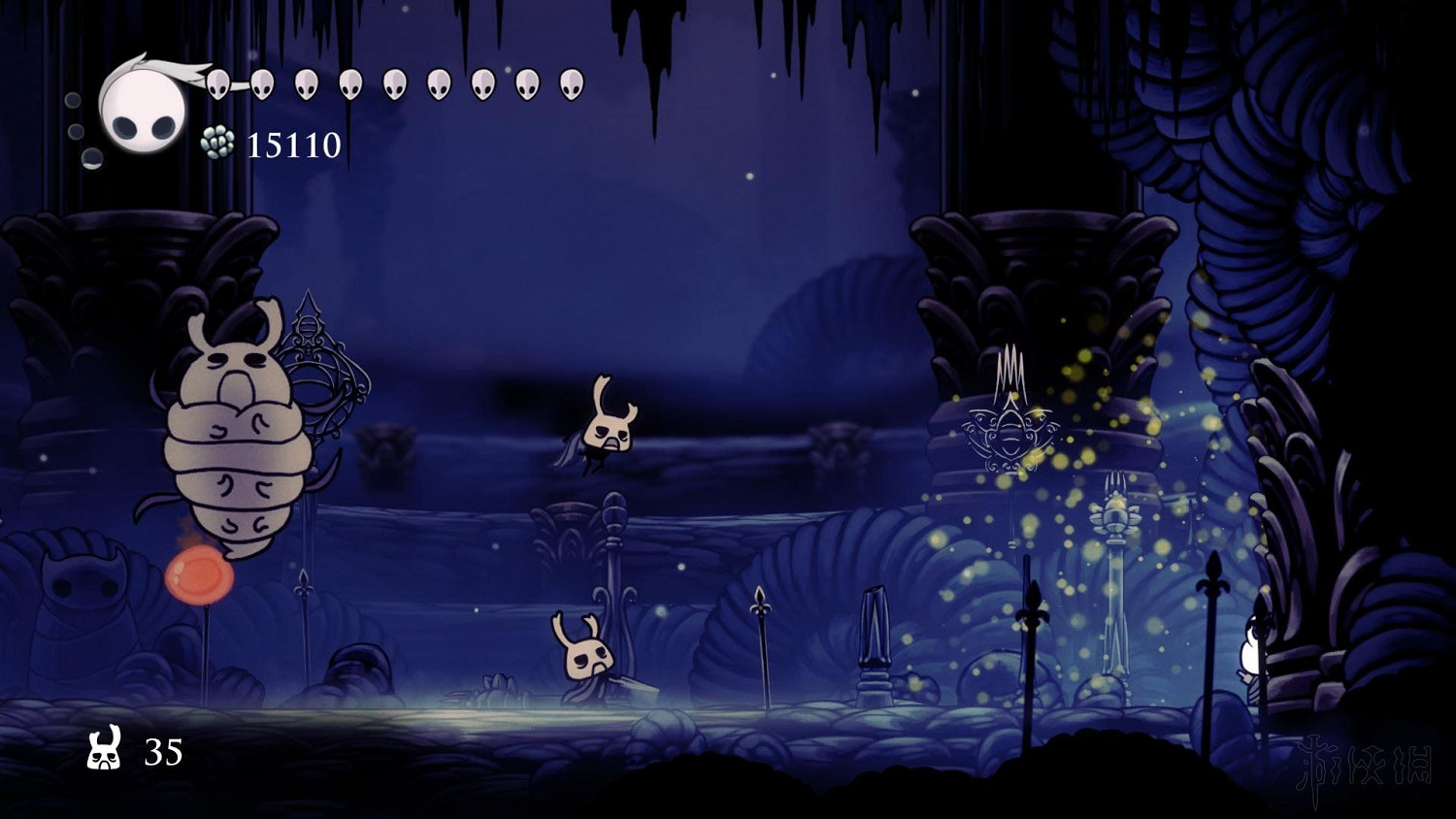Image resolution: width=1456 pixels, height=819 pixels.
Task: Click the counter showing 35 at bottom left
Action: (163, 750)
